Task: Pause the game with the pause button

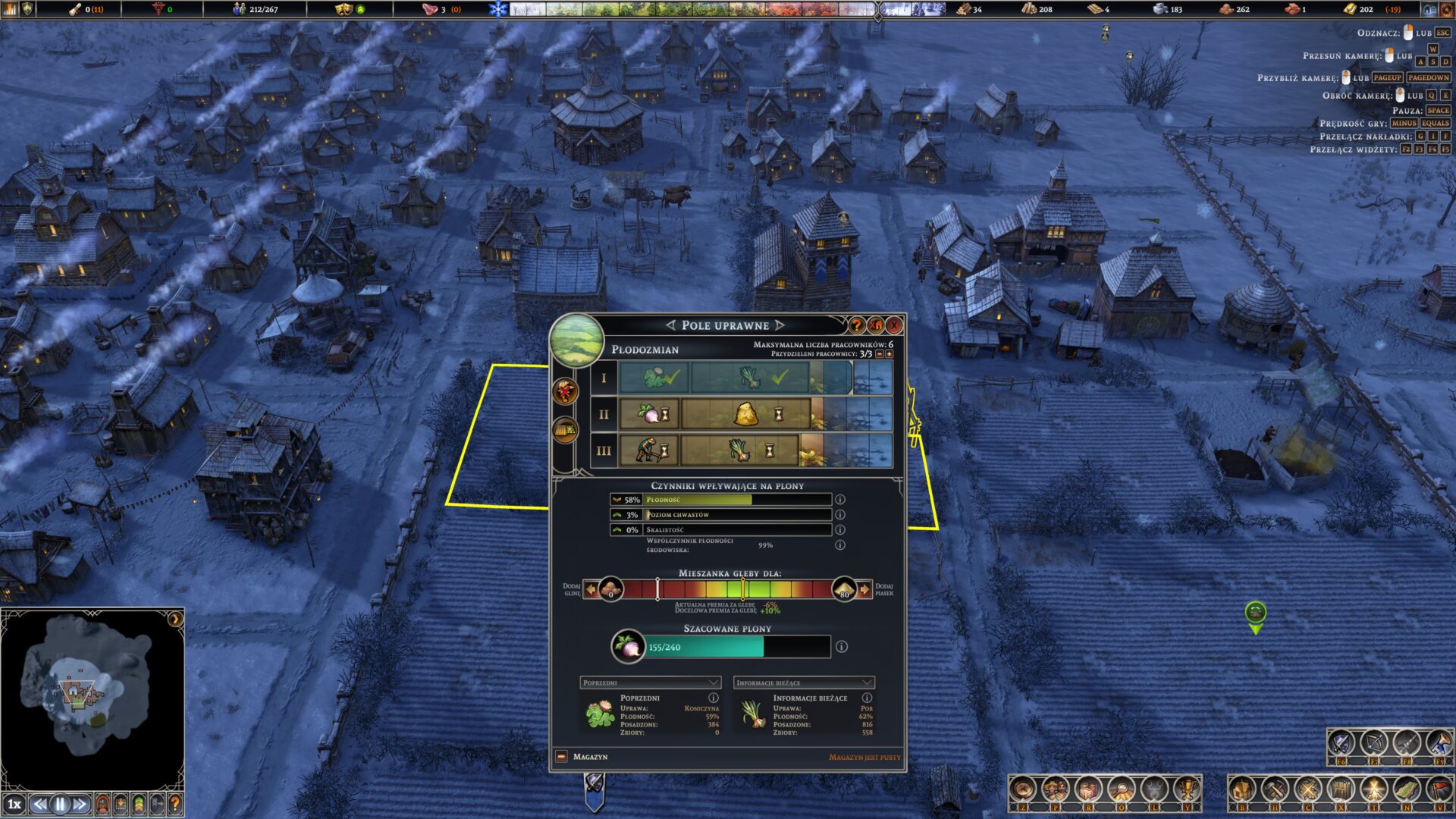Action: coord(60,804)
